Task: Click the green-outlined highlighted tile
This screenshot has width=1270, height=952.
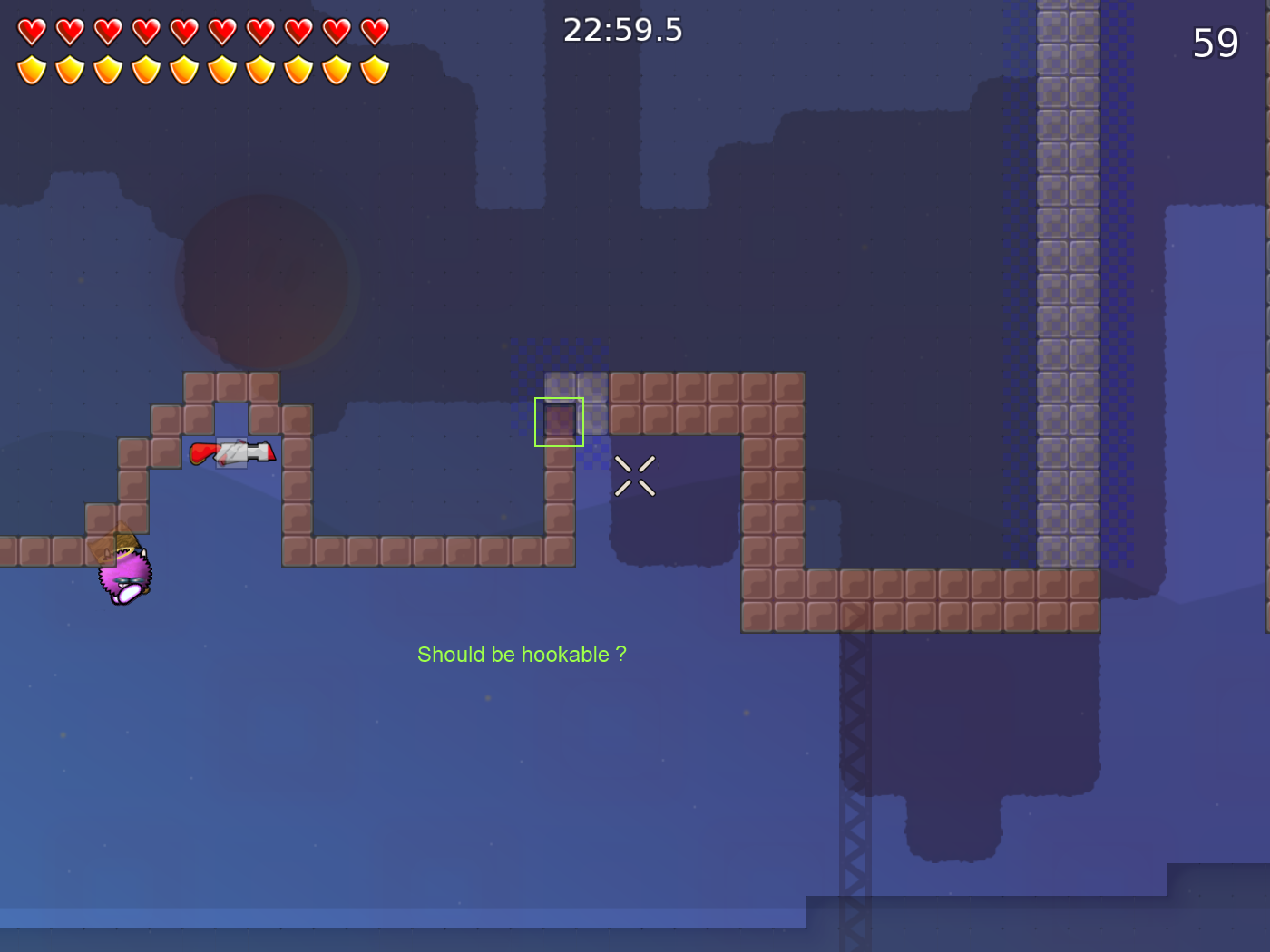Action: 558,421
